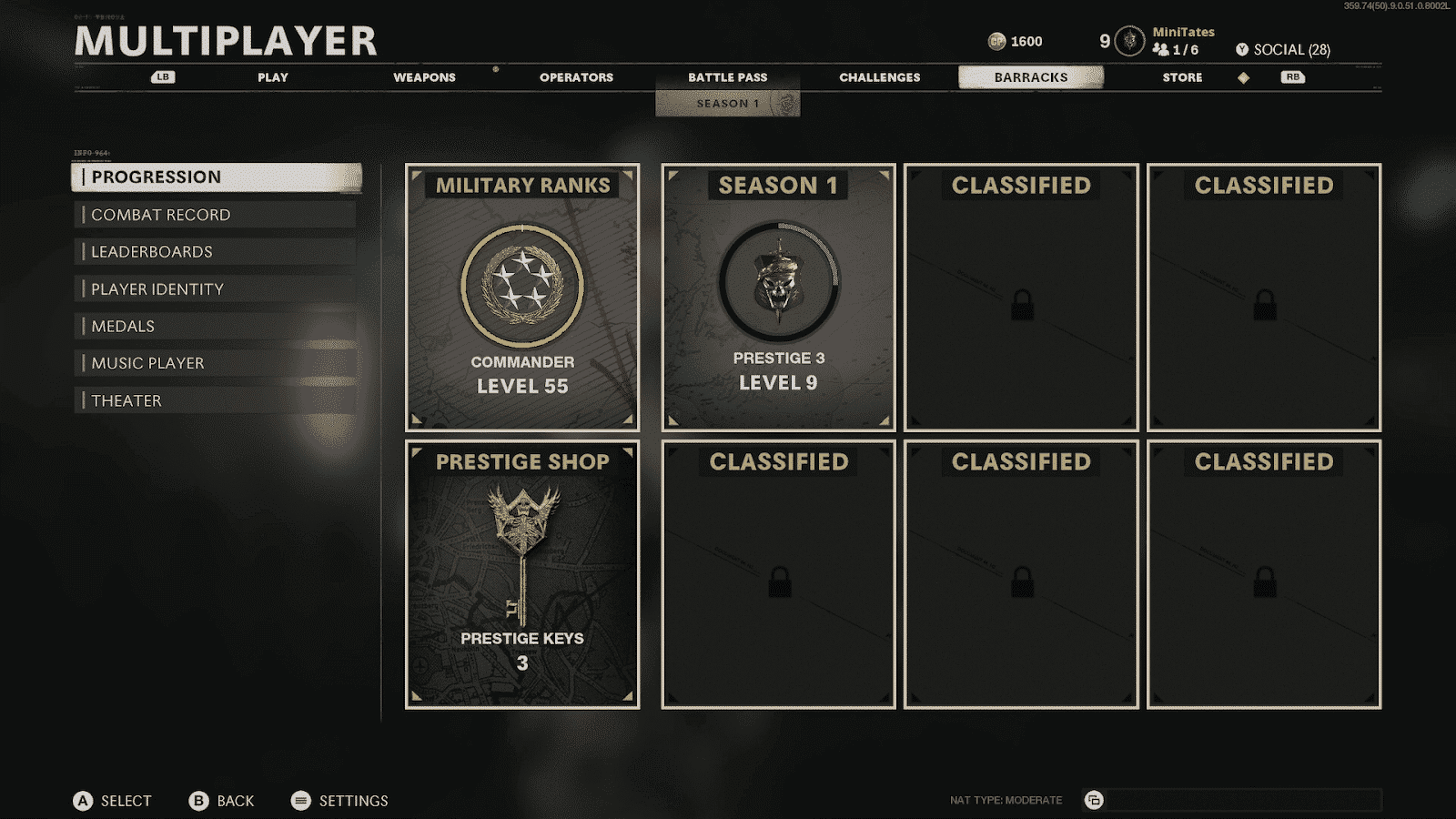Click the player rank emblem showing level 9
This screenshot has height=819, width=1456.
(x=1128, y=40)
